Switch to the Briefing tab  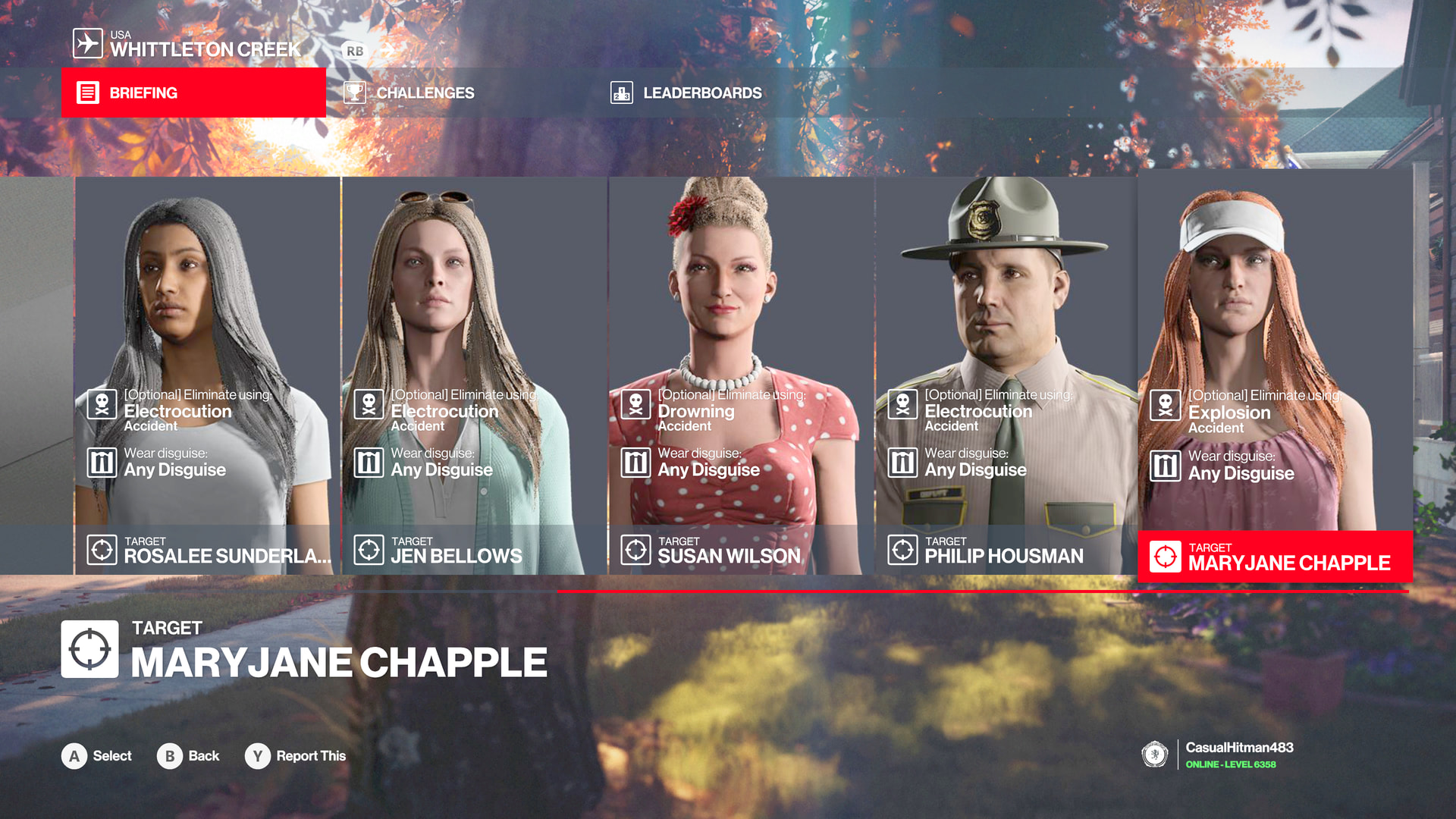(x=193, y=93)
